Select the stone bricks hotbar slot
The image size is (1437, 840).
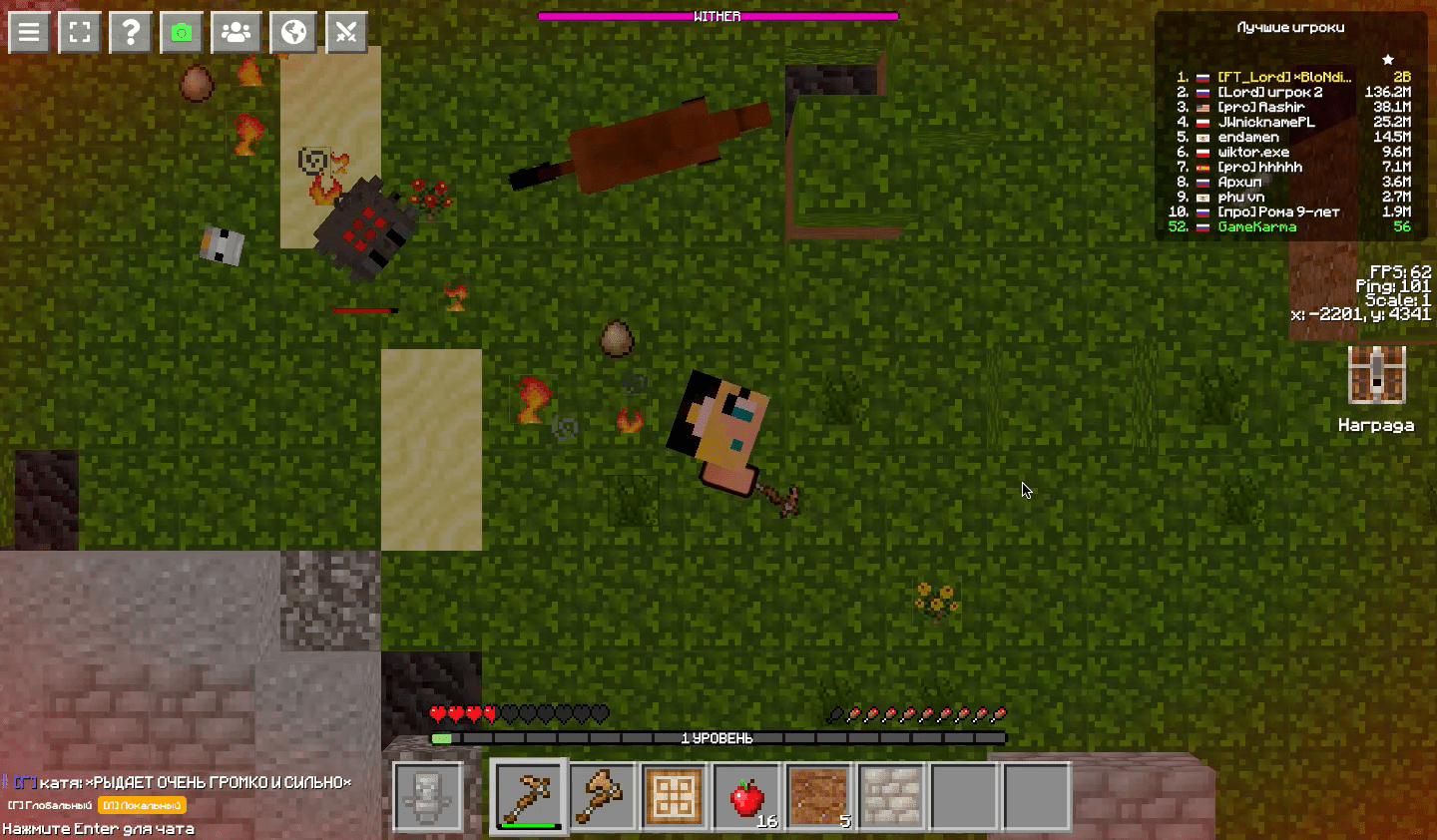[x=891, y=796]
